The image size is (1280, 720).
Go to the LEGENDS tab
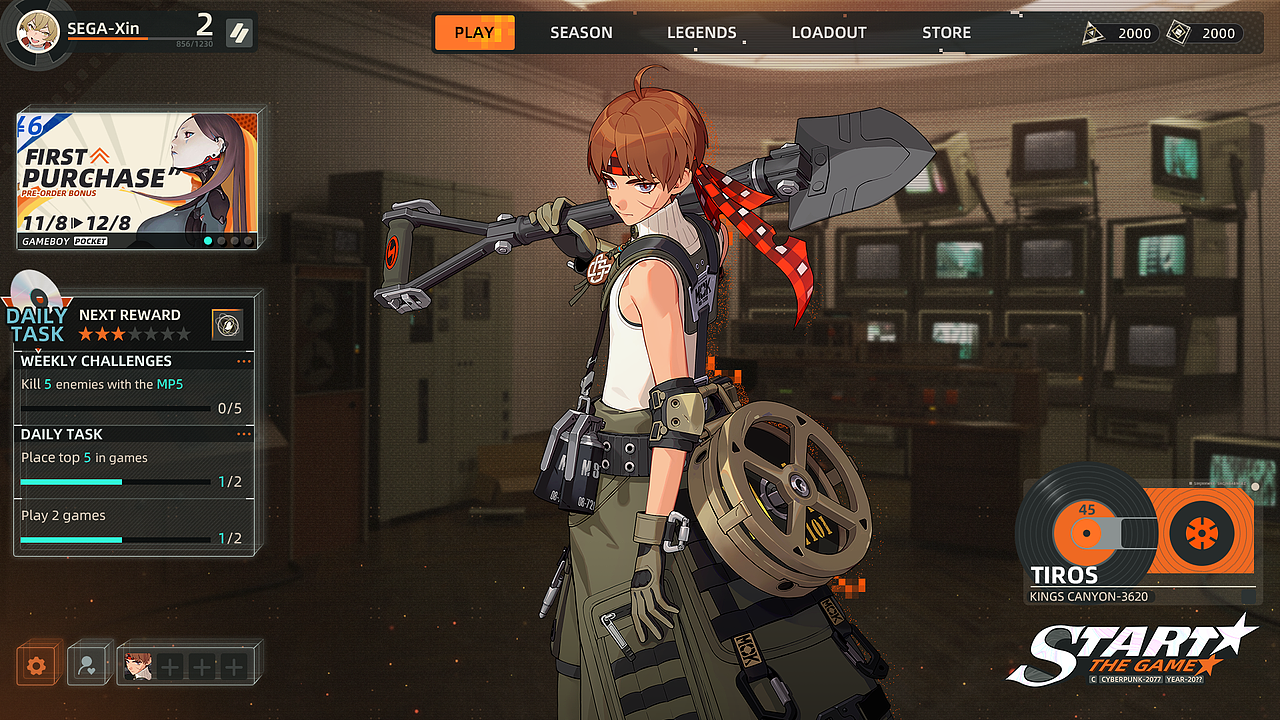click(x=701, y=33)
